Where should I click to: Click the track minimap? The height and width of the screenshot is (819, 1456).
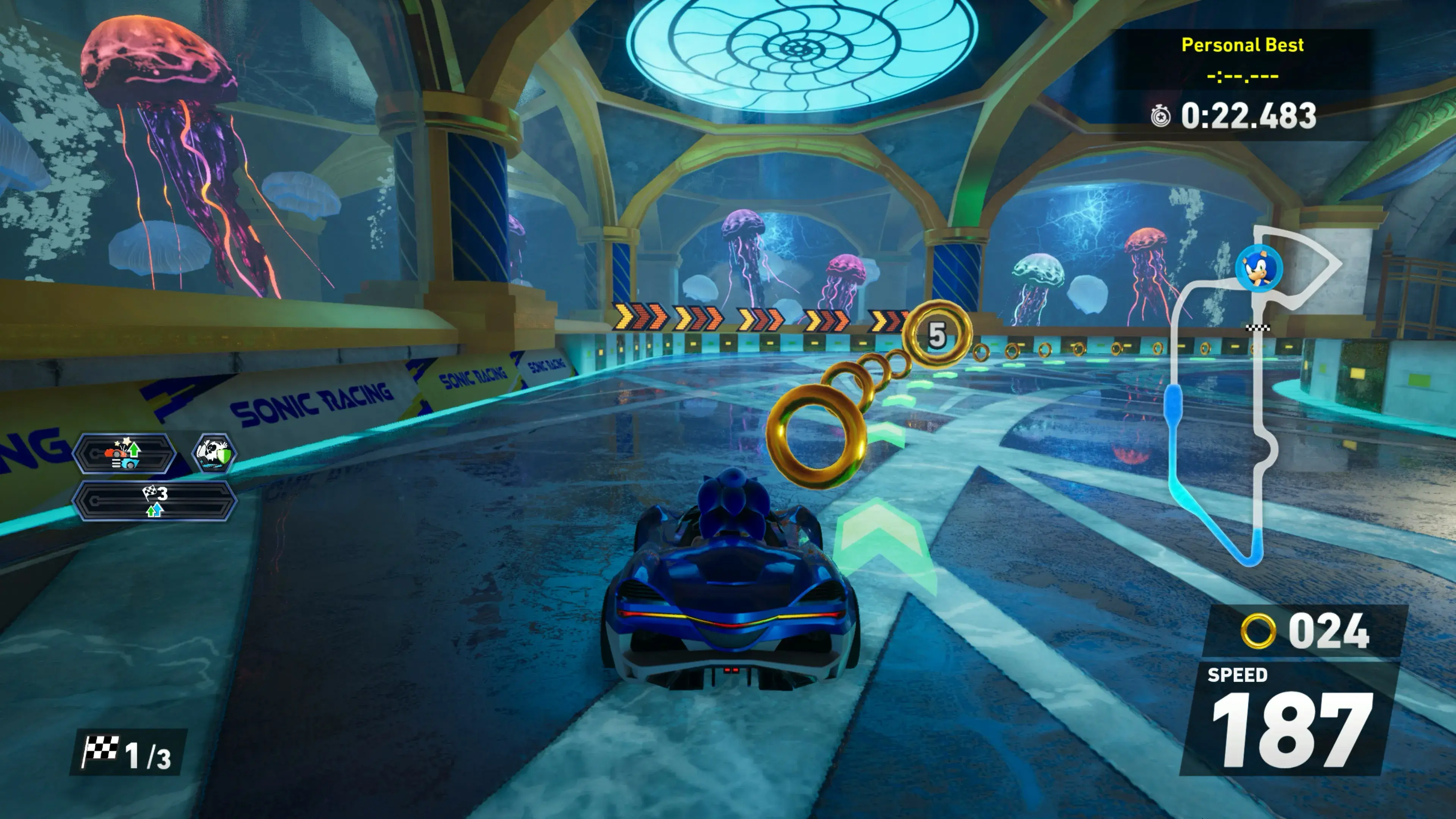[1252, 395]
